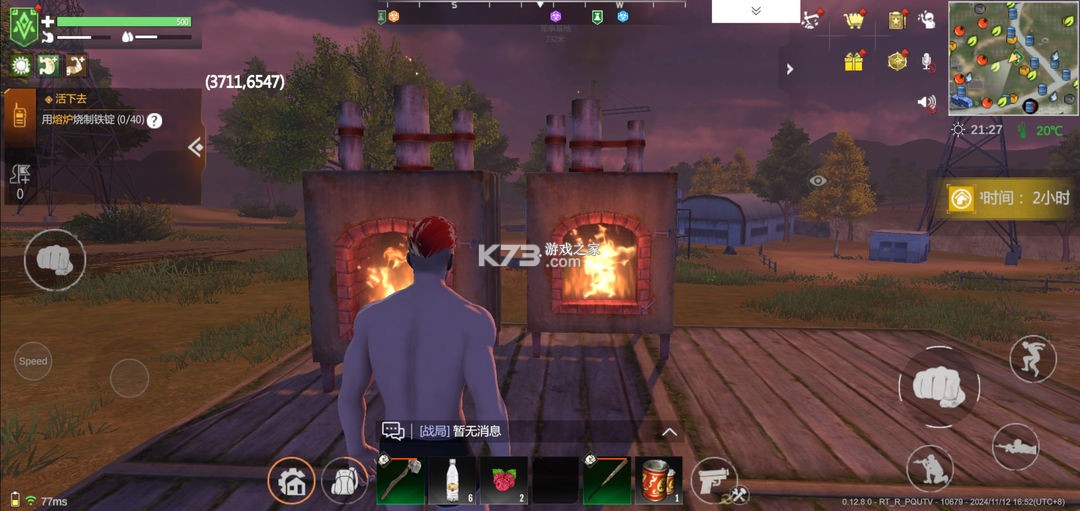Open the shopping cart store
The width and height of the screenshot is (1080, 511).
click(x=853, y=20)
